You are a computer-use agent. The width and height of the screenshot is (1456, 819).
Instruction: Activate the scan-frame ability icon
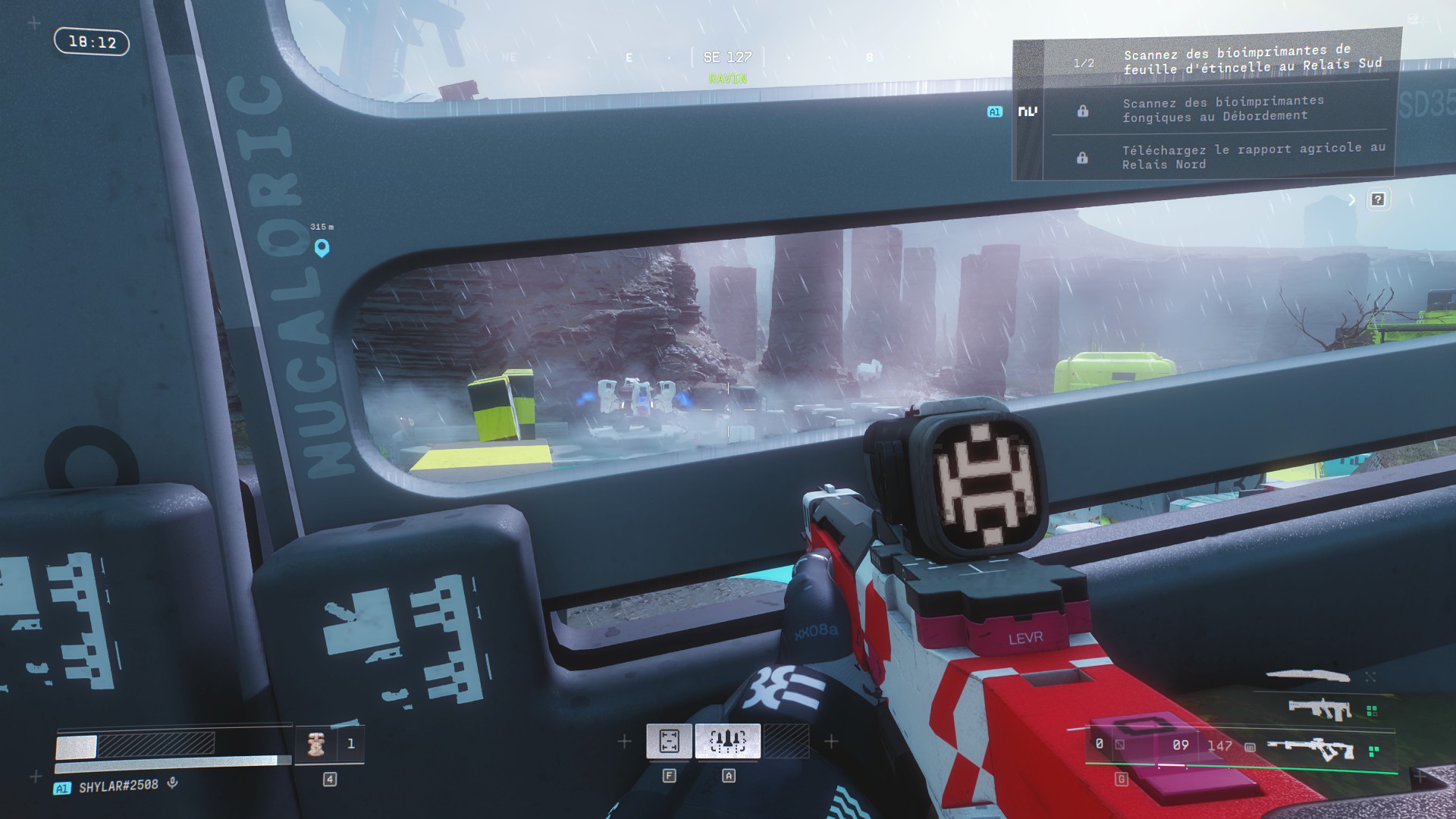(x=669, y=741)
